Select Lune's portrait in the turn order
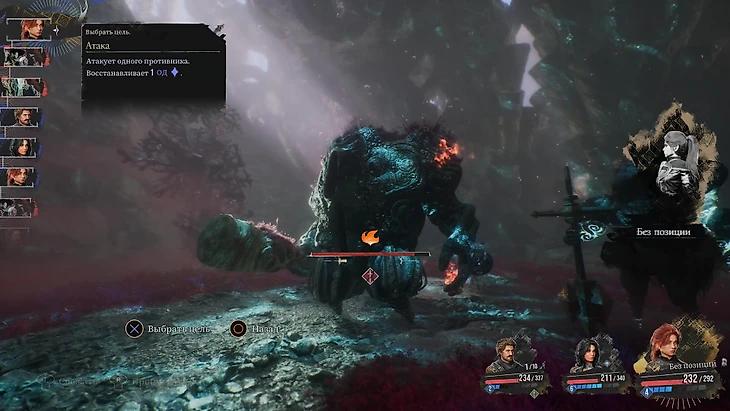Image resolution: width=730 pixels, height=411 pixels. tap(22, 147)
